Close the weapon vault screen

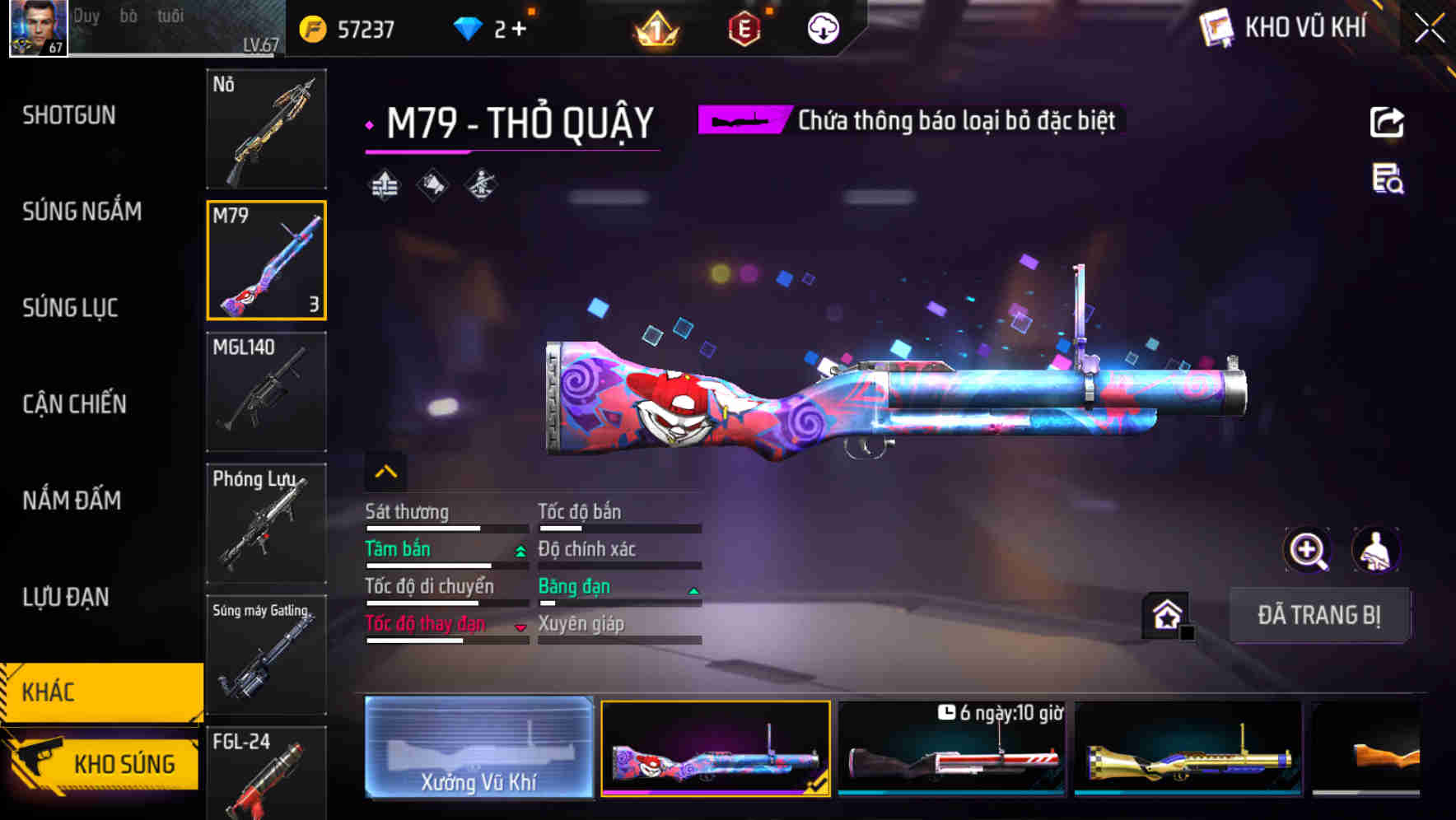point(1429,29)
